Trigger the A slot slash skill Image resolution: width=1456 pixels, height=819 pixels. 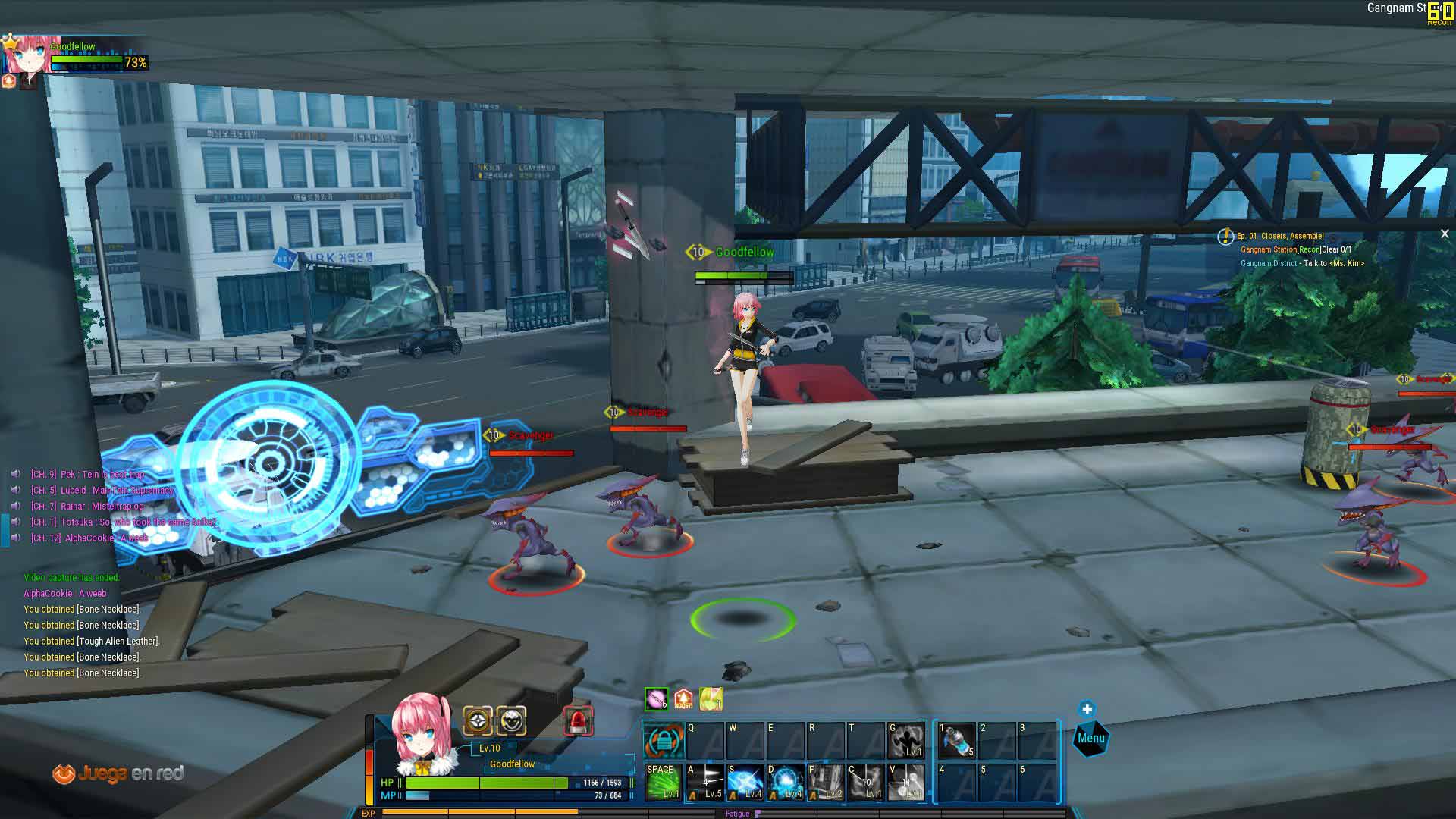(x=704, y=782)
